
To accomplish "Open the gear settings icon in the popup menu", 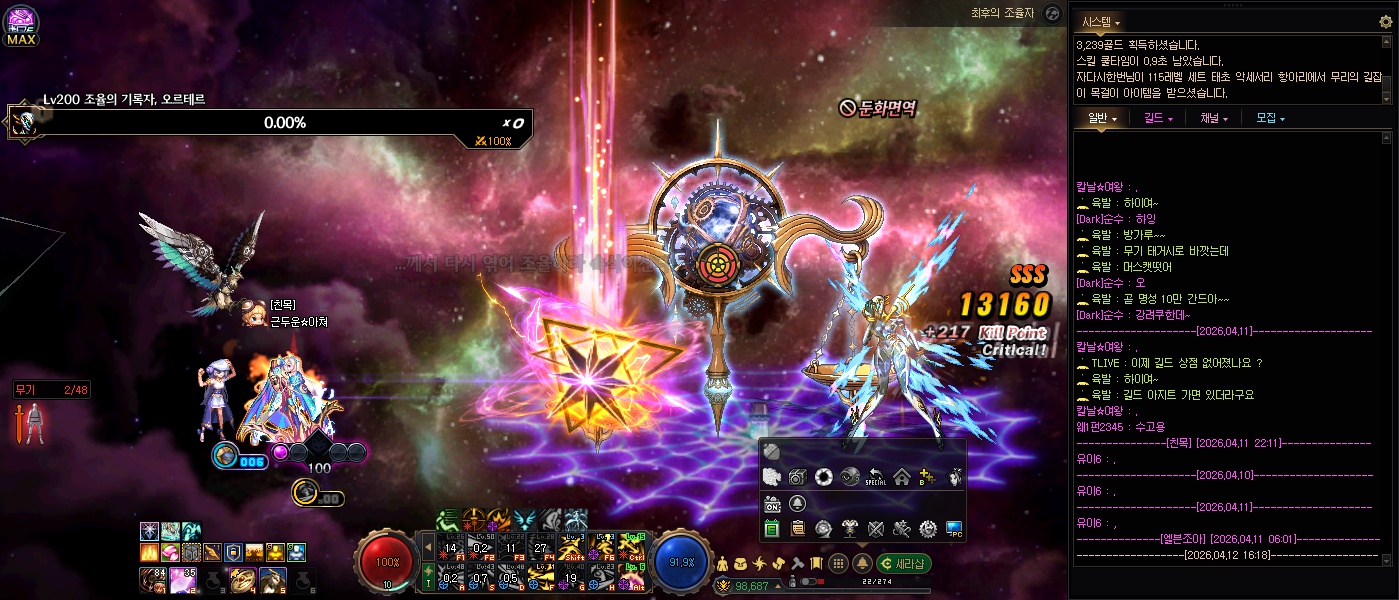I will point(927,528).
